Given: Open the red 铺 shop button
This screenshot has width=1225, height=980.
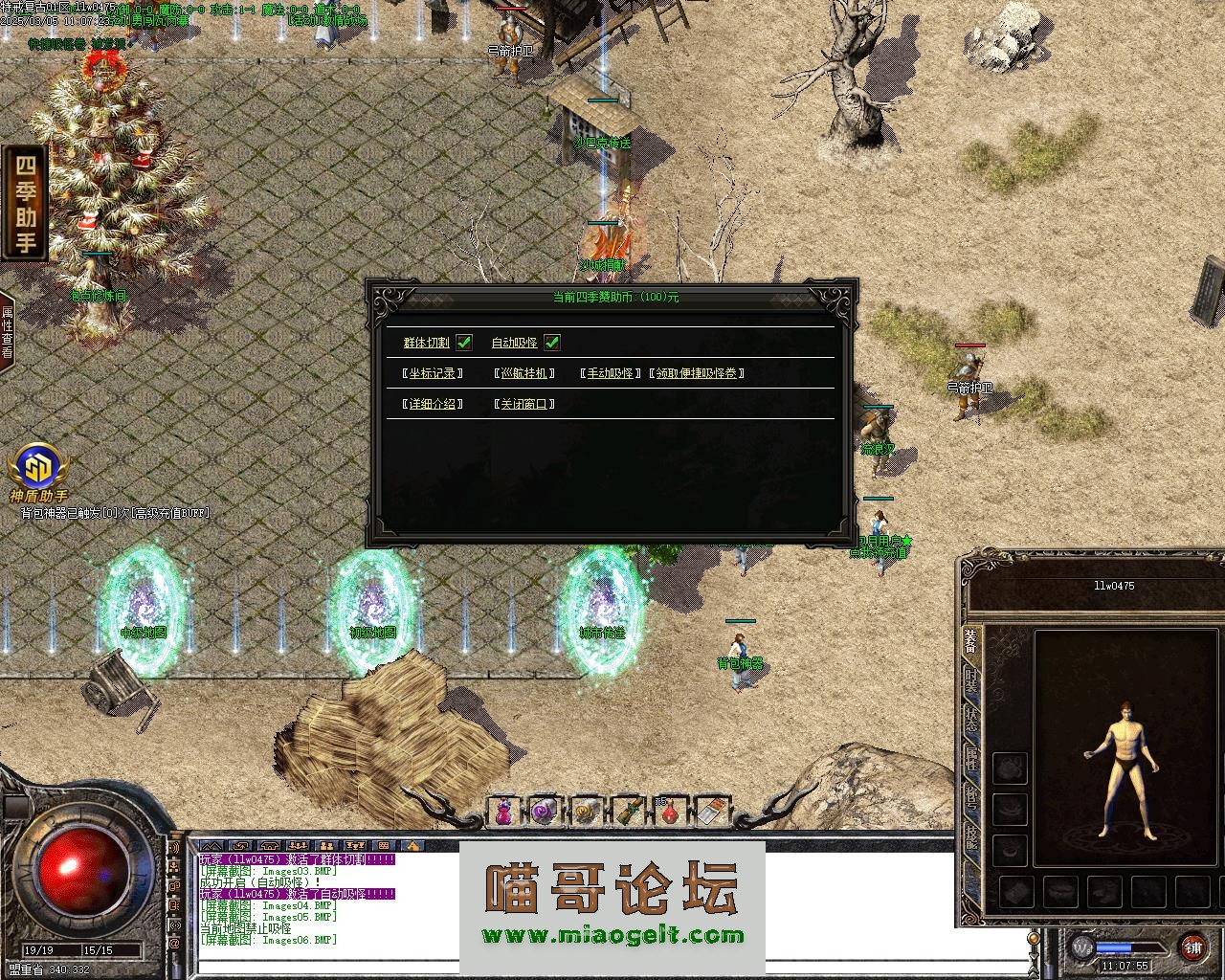Looking at the screenshot, I should click(1192, 947).
